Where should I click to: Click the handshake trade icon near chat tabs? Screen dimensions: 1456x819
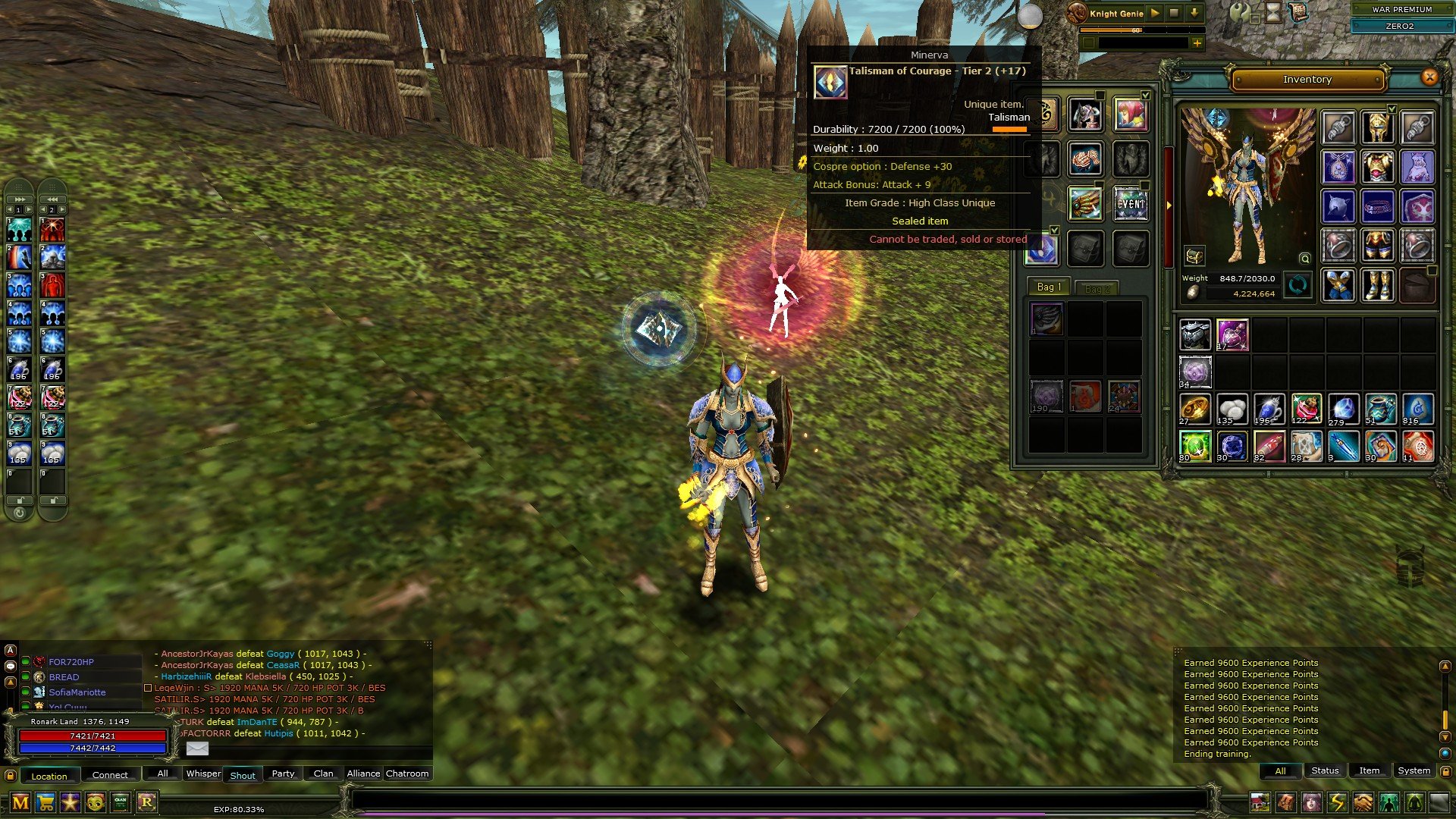tap(1362, 802)
